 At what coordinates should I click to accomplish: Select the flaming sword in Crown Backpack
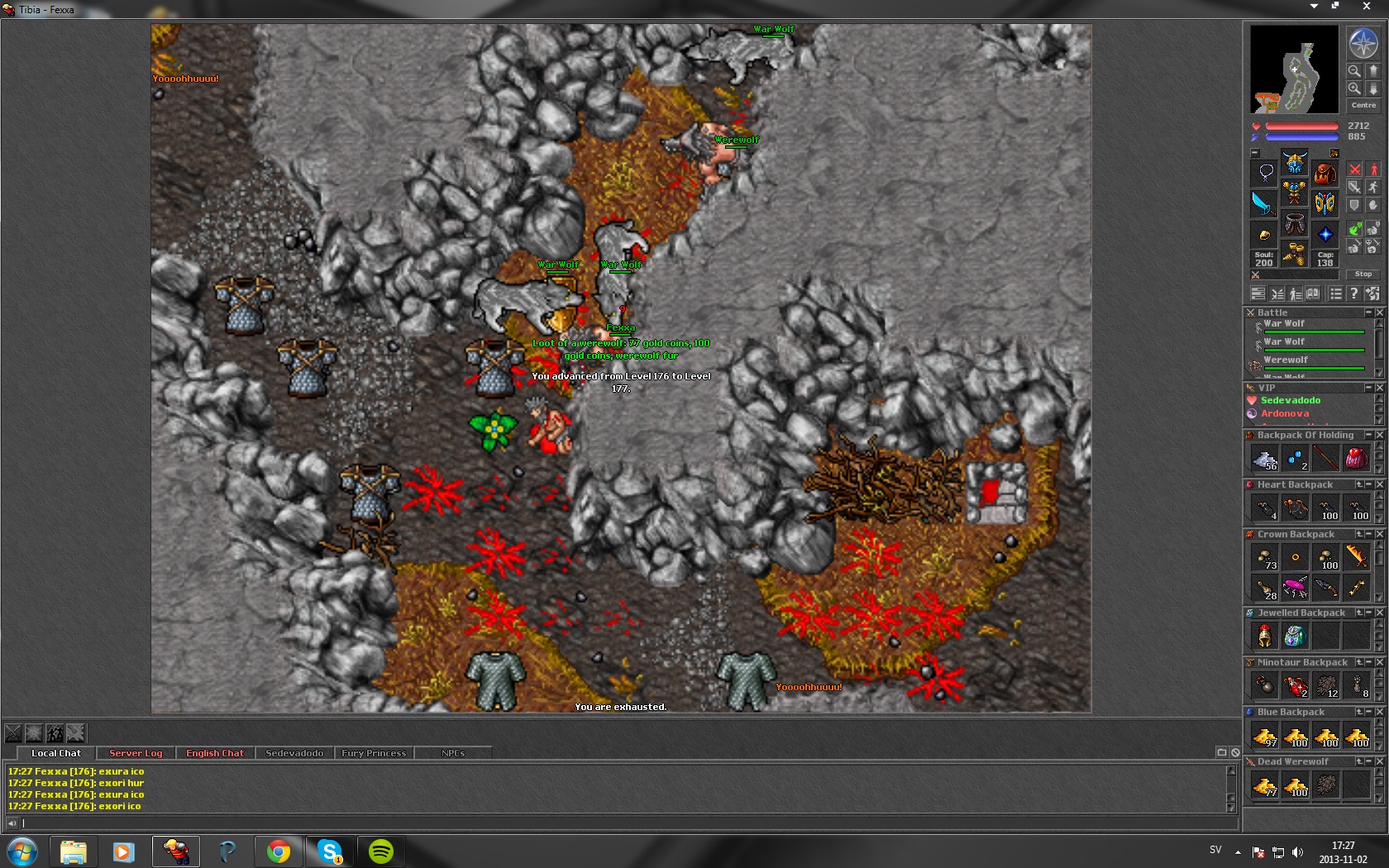[1357, 556]
